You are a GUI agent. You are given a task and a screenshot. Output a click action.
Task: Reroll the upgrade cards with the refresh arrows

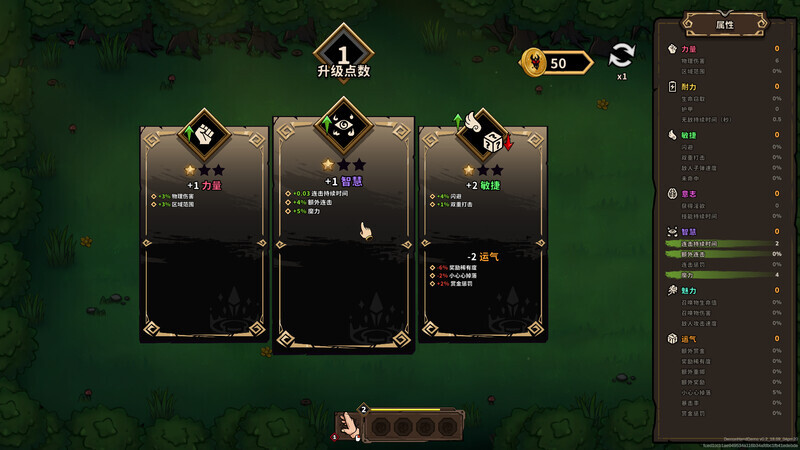click(622, 56)
